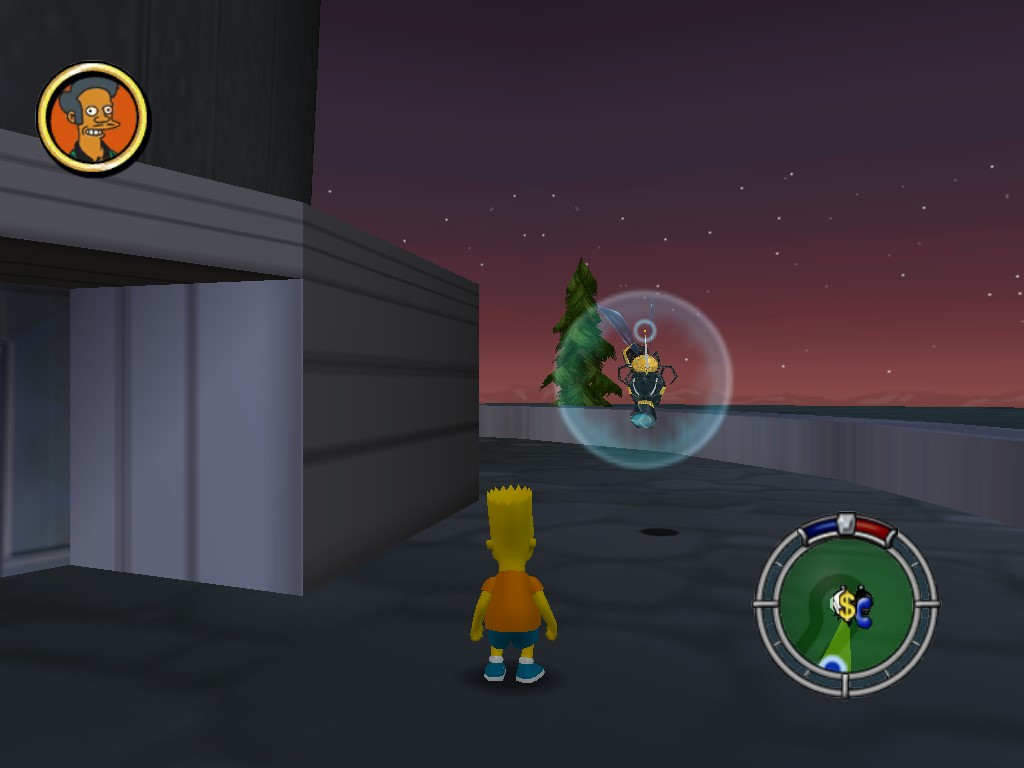Select the yellow dollar sign radar marker
Image resolution: width=1024 pixels, height=768 pixels.
pos(846,605)
